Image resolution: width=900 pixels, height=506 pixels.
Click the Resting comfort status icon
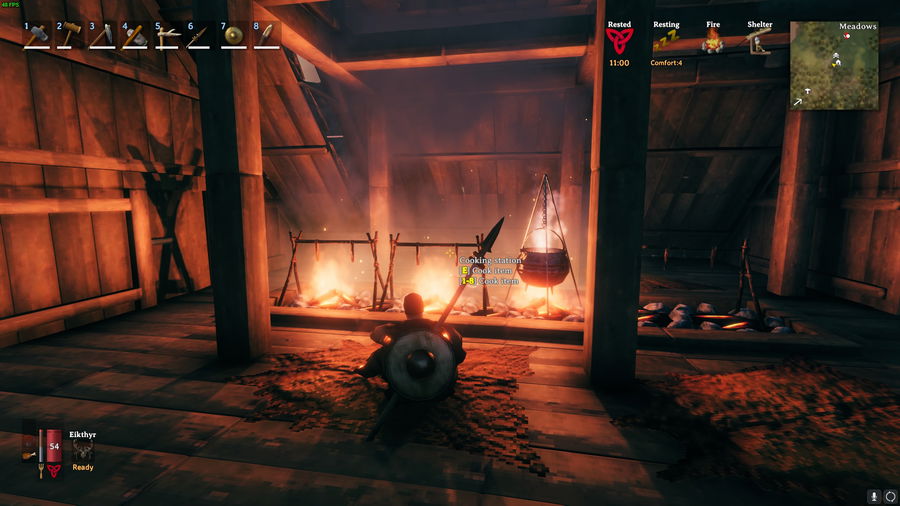[666, 41]
